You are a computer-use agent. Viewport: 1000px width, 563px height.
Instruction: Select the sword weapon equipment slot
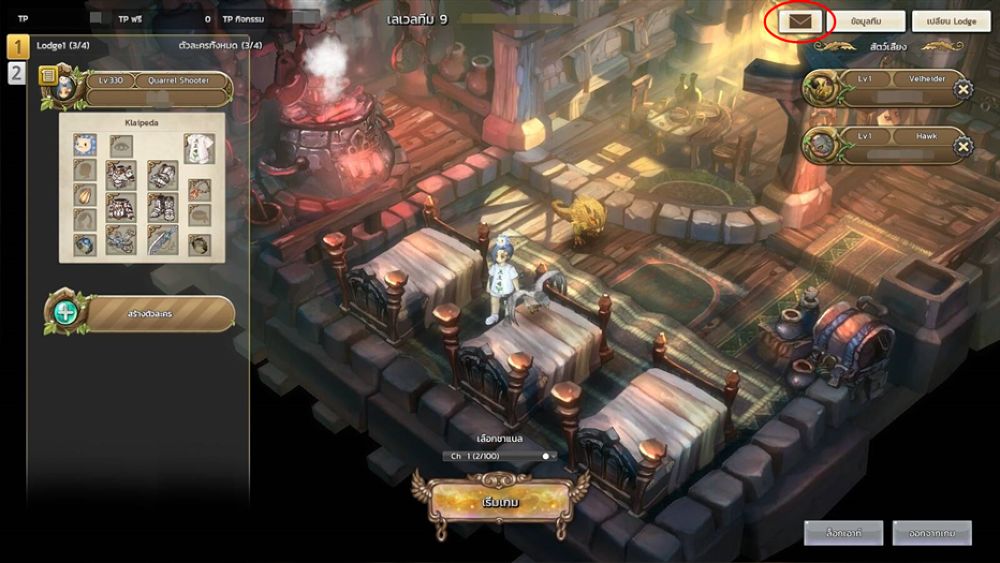pyautogui.click(x=163, y=240)
